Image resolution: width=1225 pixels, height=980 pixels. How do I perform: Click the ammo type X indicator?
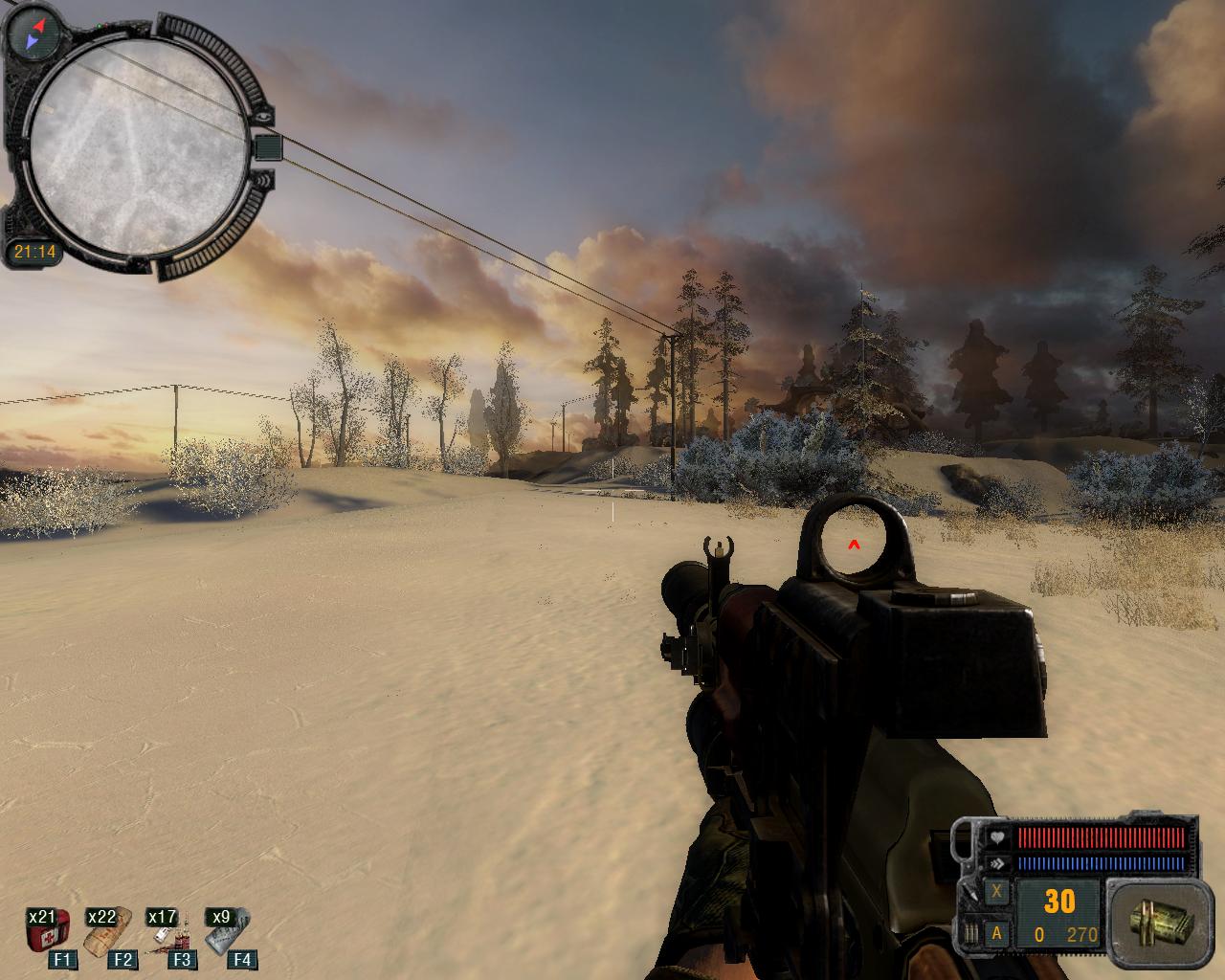click(998, 892)
